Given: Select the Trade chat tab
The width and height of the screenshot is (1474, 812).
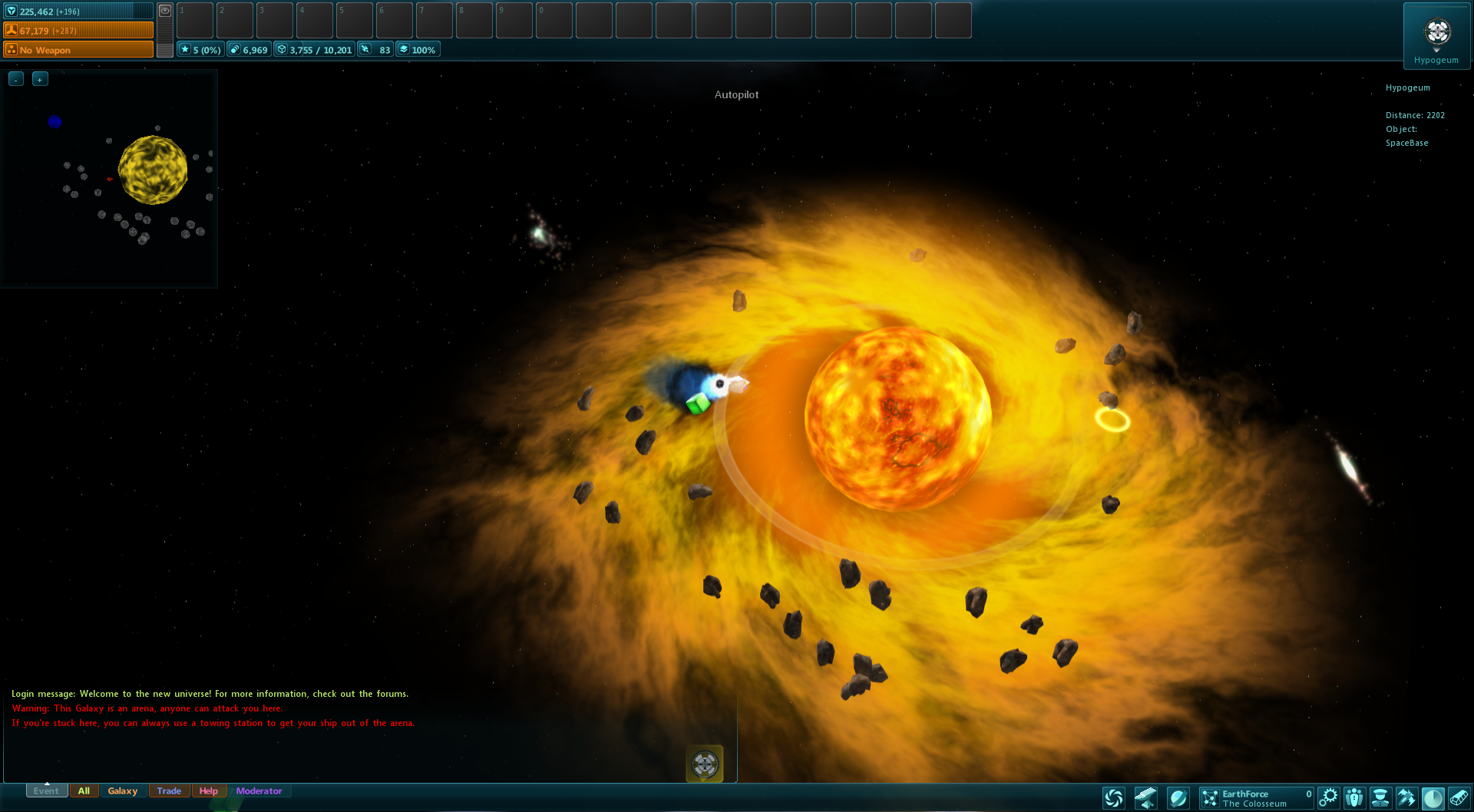Looking at the screenshot, I should [169, 791].
